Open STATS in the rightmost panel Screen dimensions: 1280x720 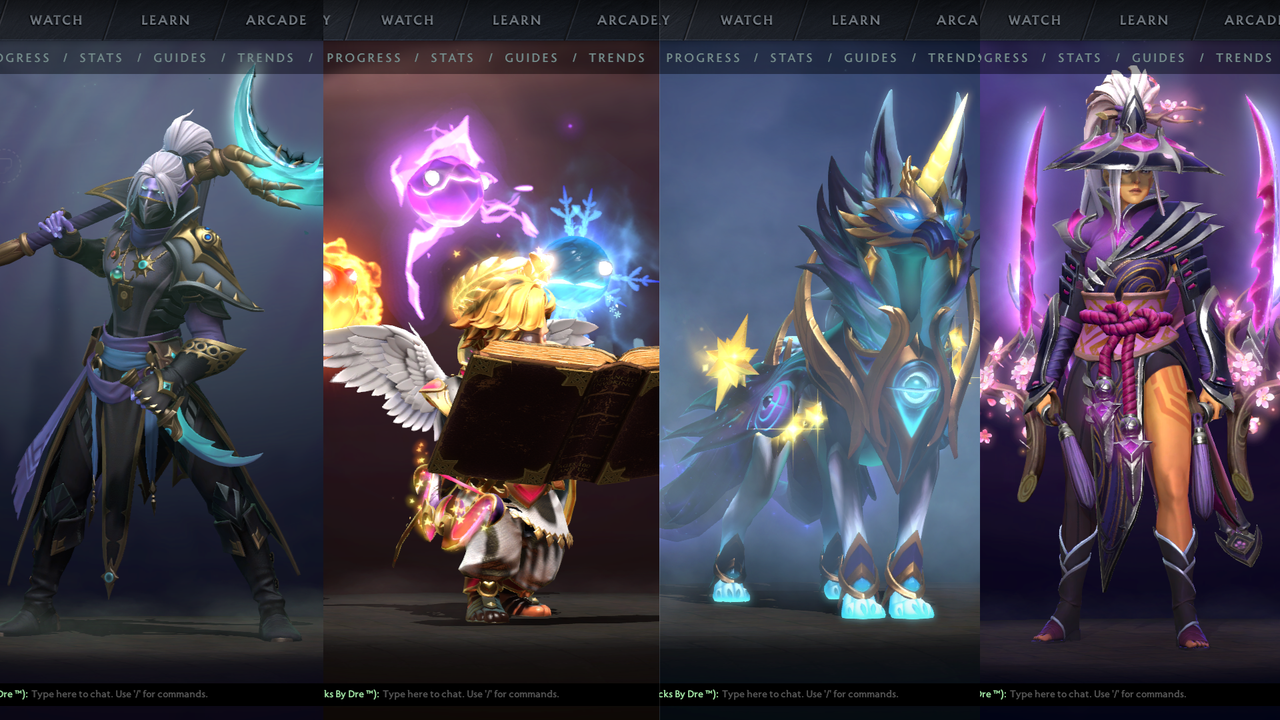(x=1079, y=58)
